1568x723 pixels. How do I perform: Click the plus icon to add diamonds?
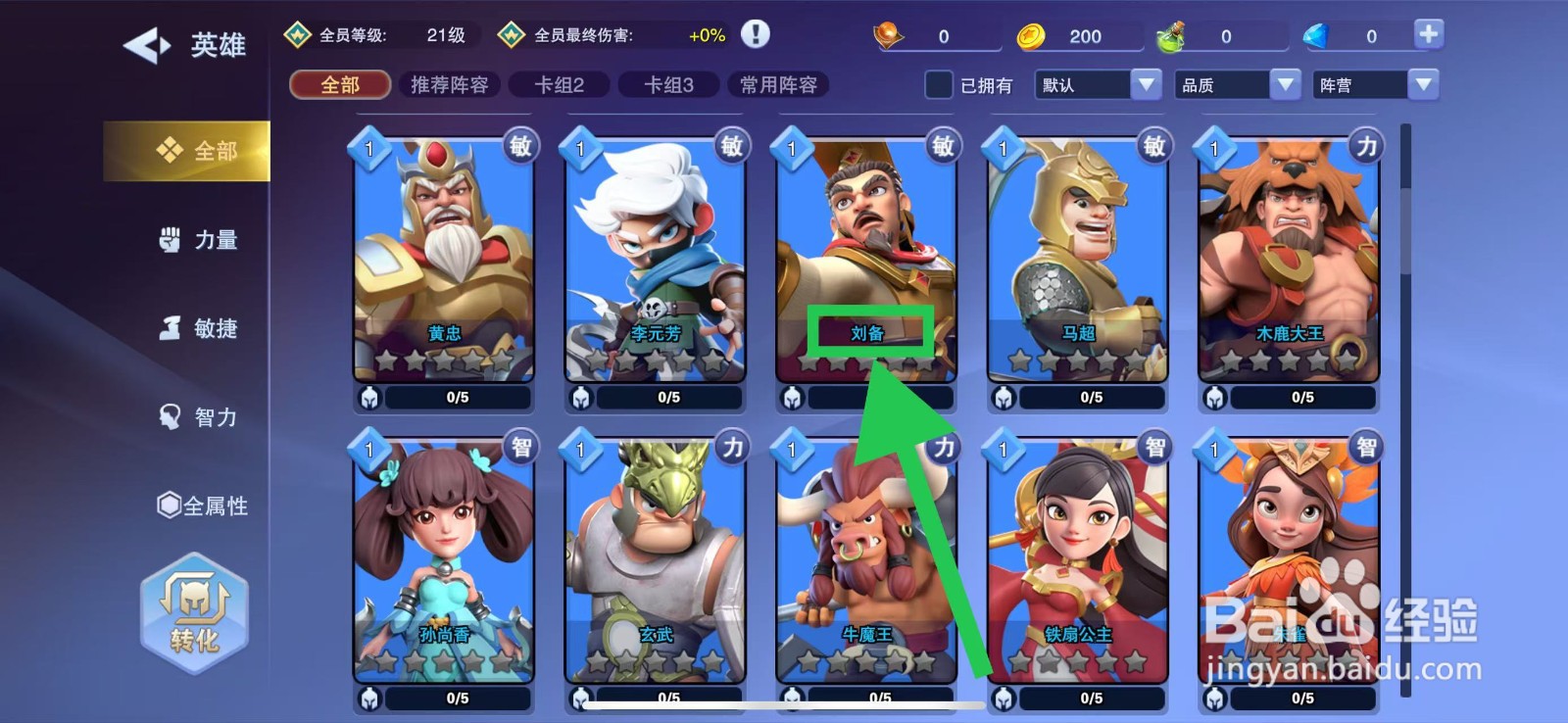click(1428, 32)
